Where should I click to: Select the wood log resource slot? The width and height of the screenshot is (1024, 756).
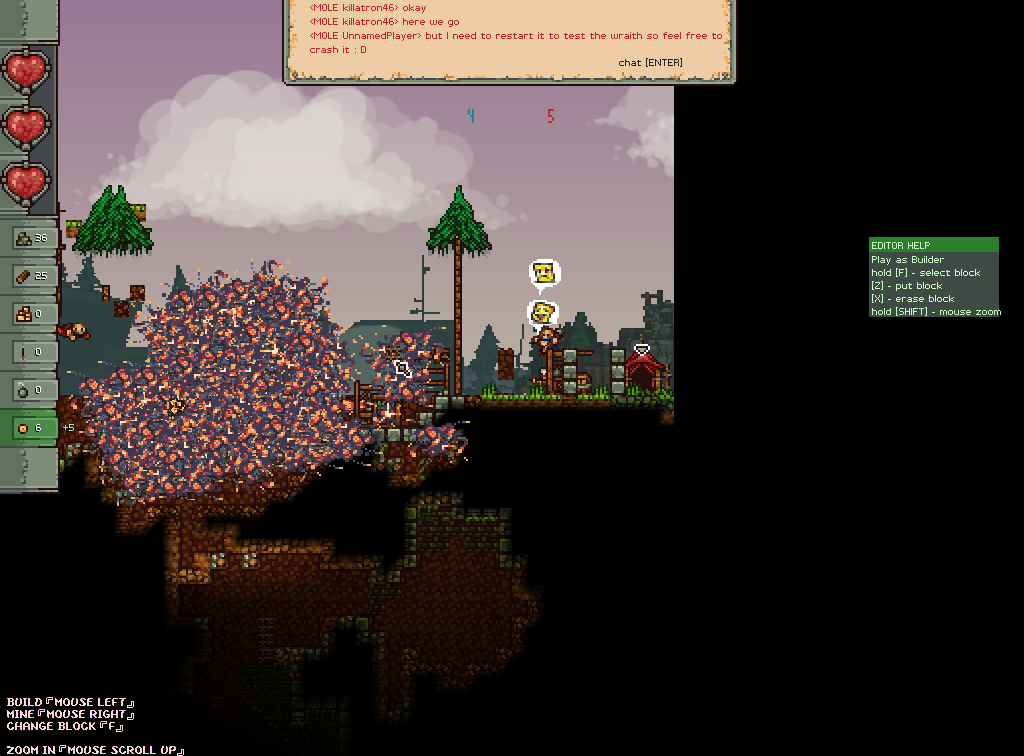coord(30,275)
